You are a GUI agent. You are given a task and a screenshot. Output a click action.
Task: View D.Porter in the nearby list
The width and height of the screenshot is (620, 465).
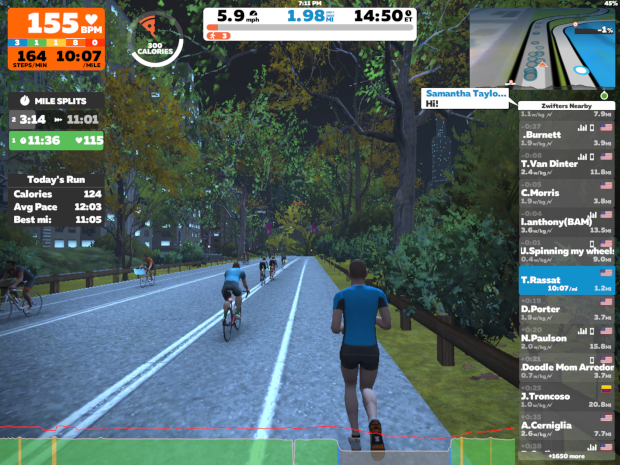[566, 311]
